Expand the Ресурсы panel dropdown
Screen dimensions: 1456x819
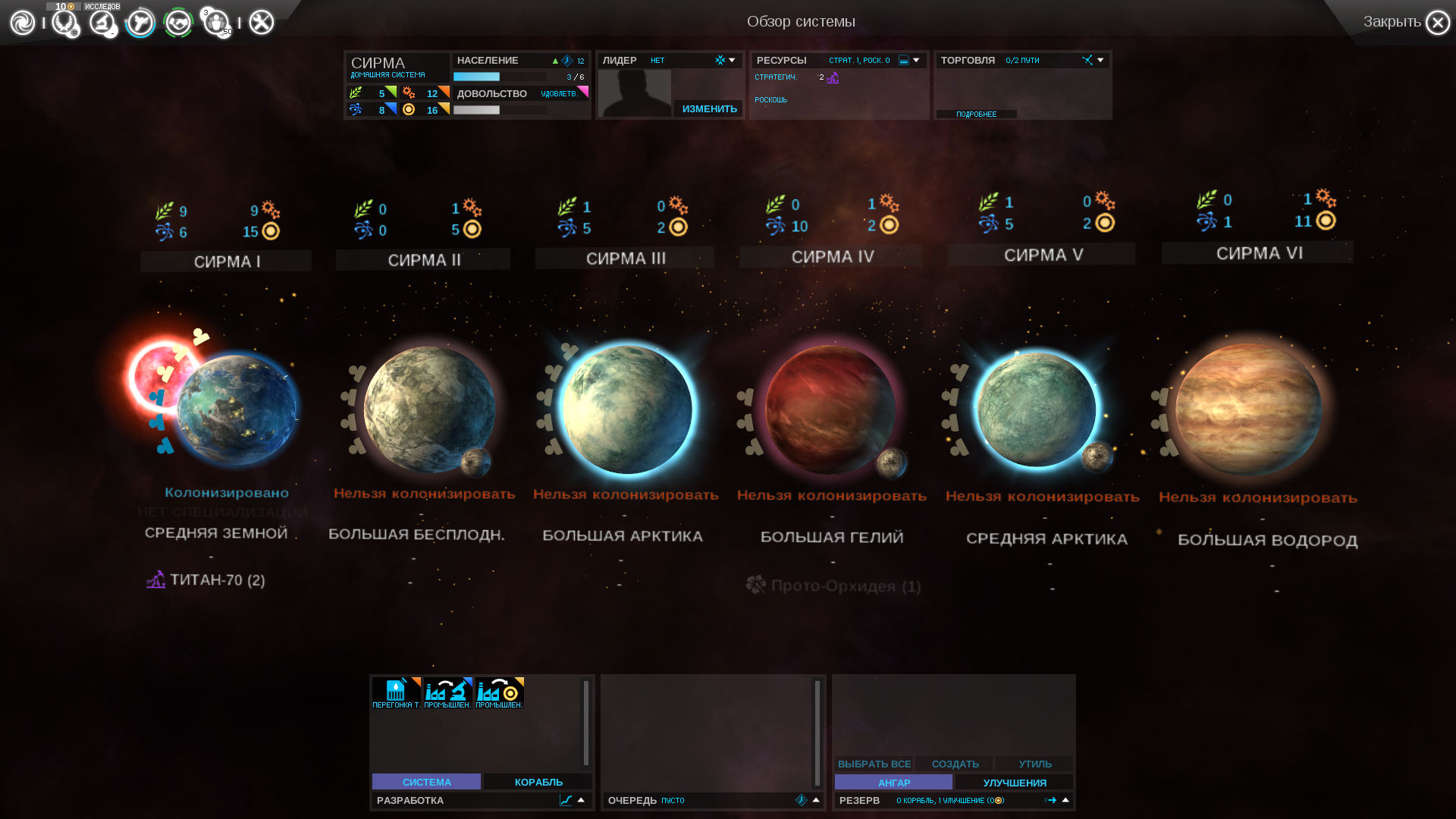click(x=916, y=60)
